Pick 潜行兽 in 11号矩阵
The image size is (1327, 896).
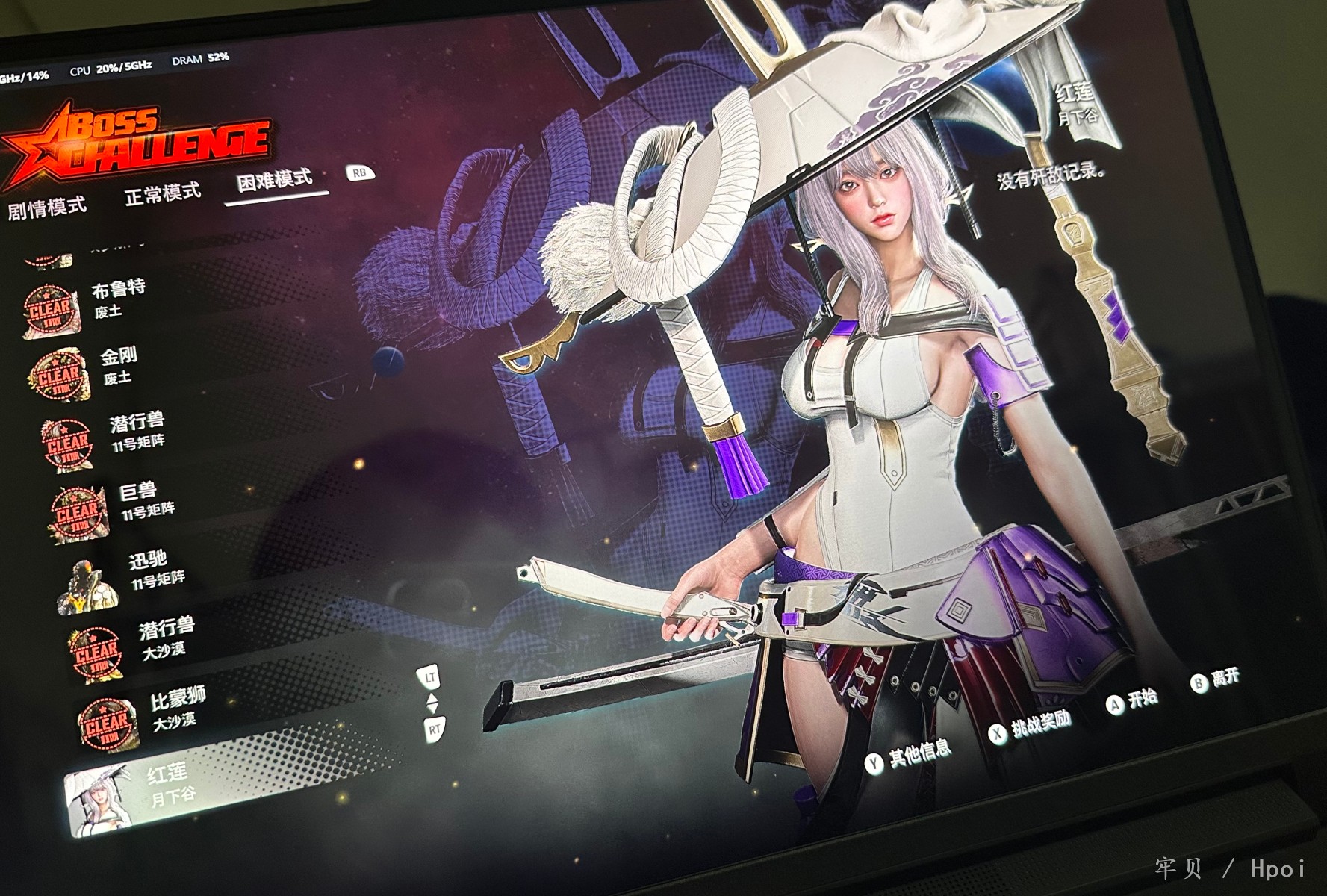click(137, 432)
